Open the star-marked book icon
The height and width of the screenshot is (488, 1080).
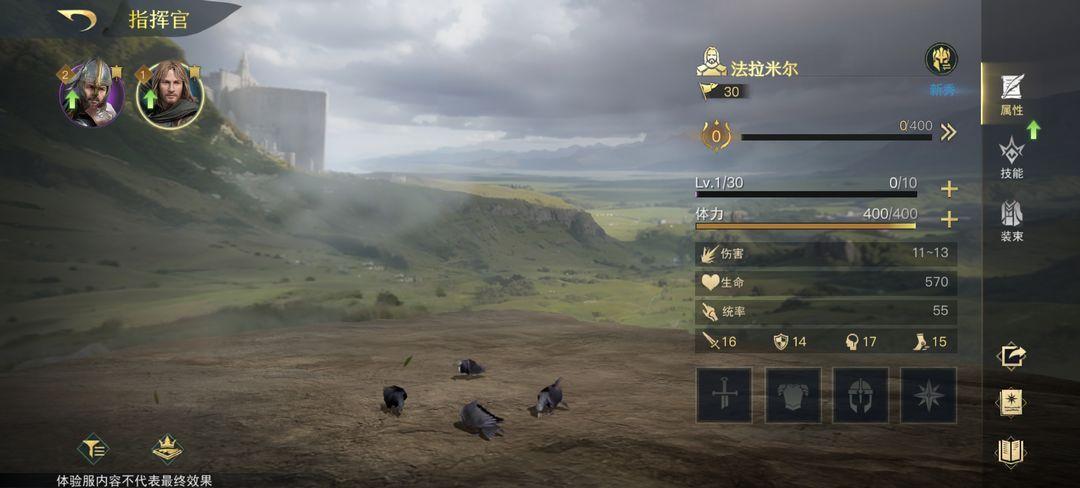coord(1011,403)
